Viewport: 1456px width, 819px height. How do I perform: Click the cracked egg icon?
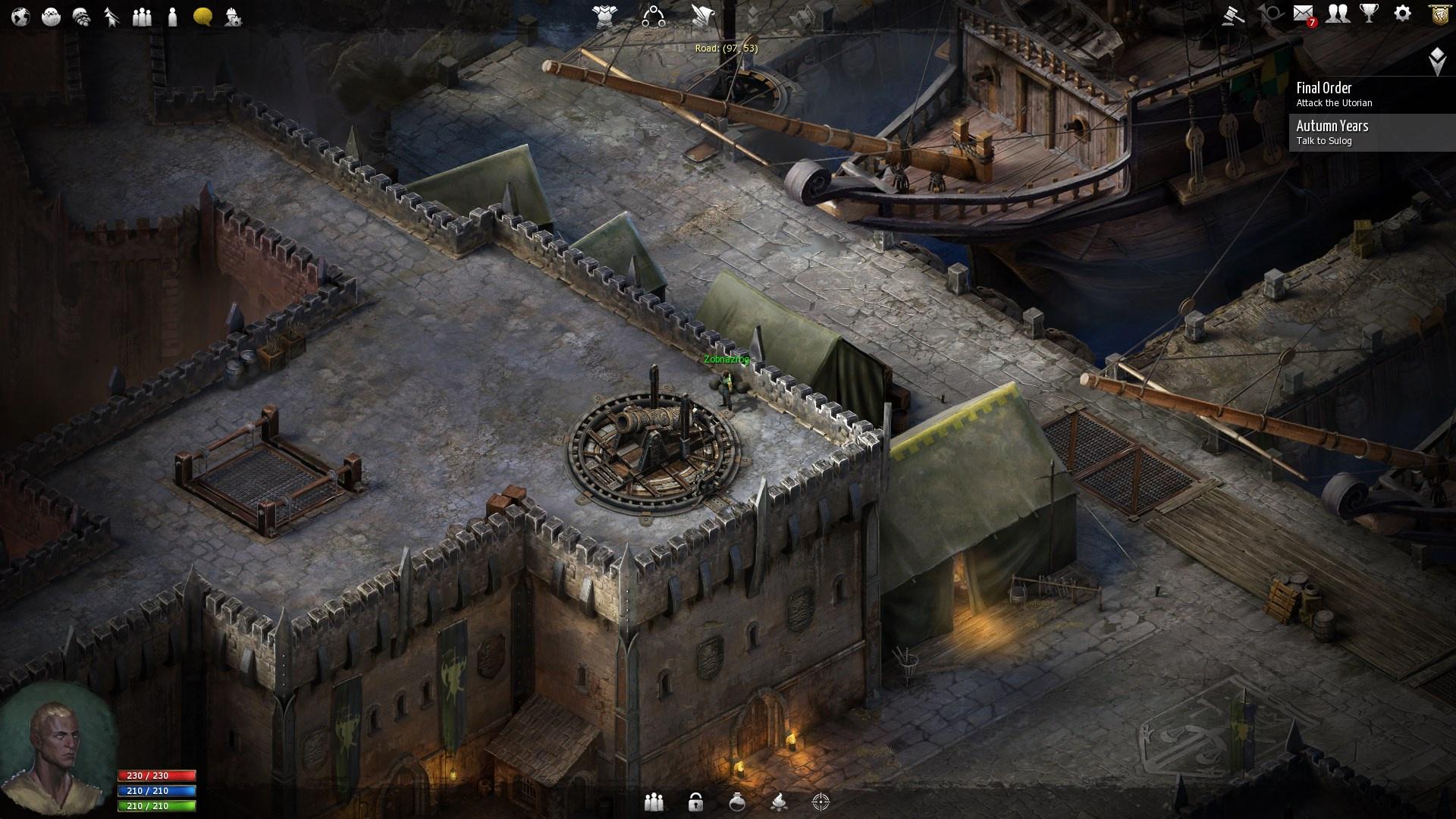tap(51, 16)
